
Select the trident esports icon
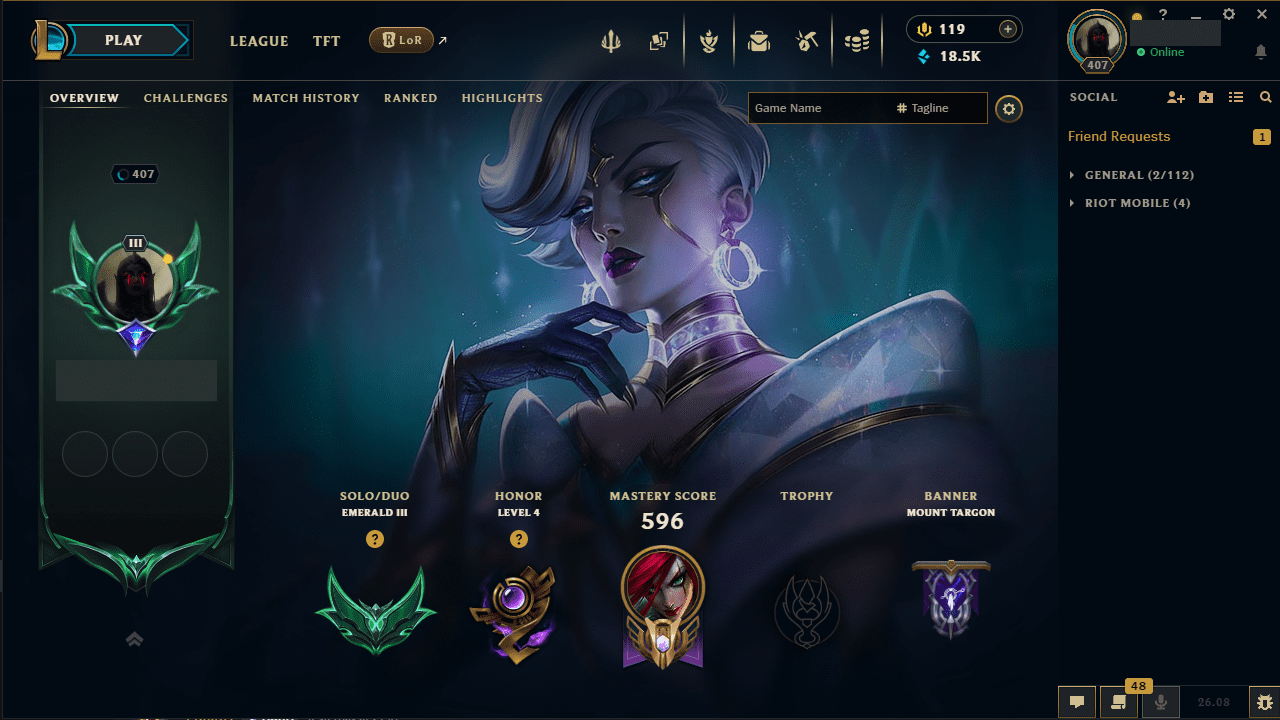click(x=610, y=40)
